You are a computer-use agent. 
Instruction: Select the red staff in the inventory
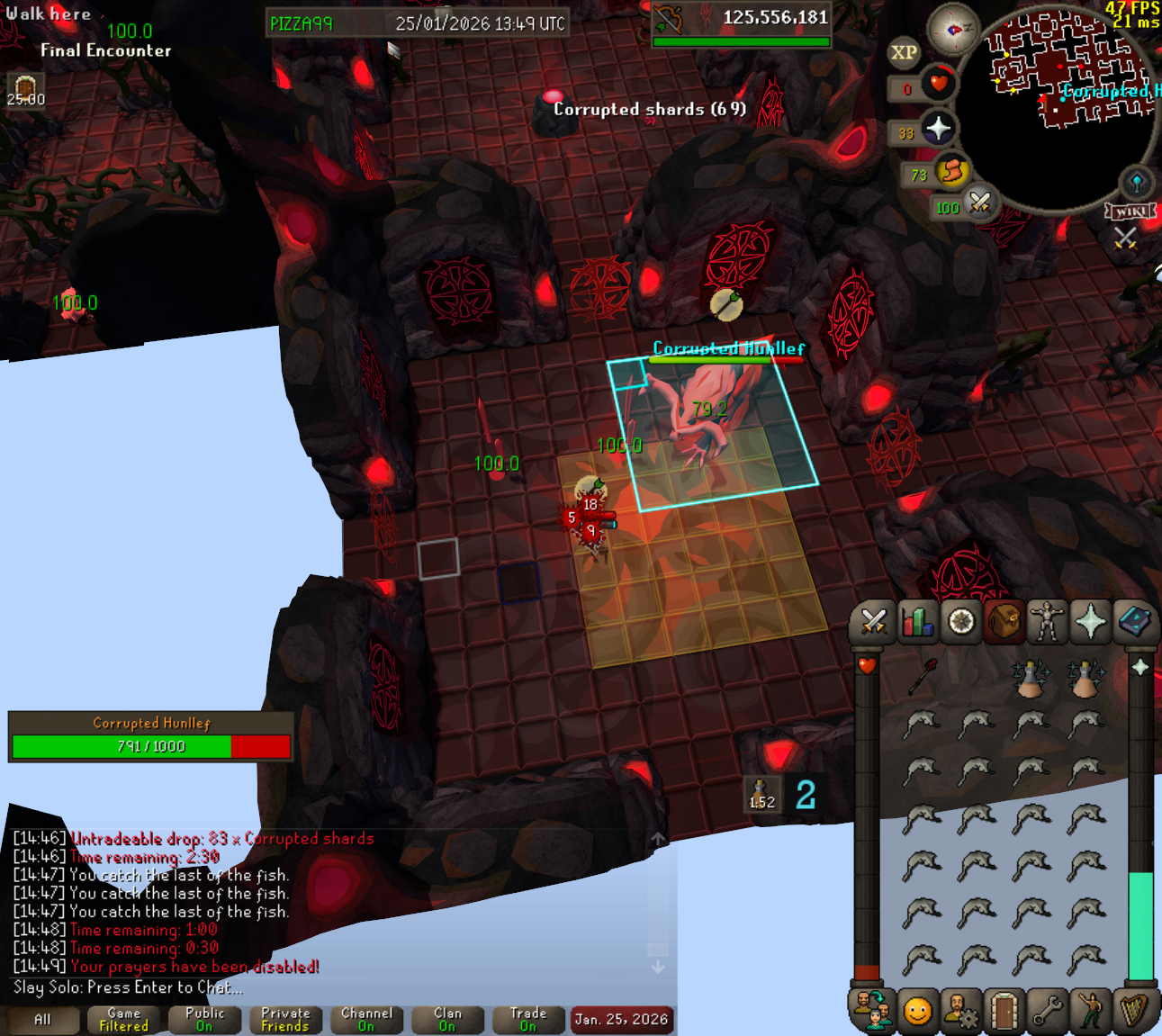(922, 676)
